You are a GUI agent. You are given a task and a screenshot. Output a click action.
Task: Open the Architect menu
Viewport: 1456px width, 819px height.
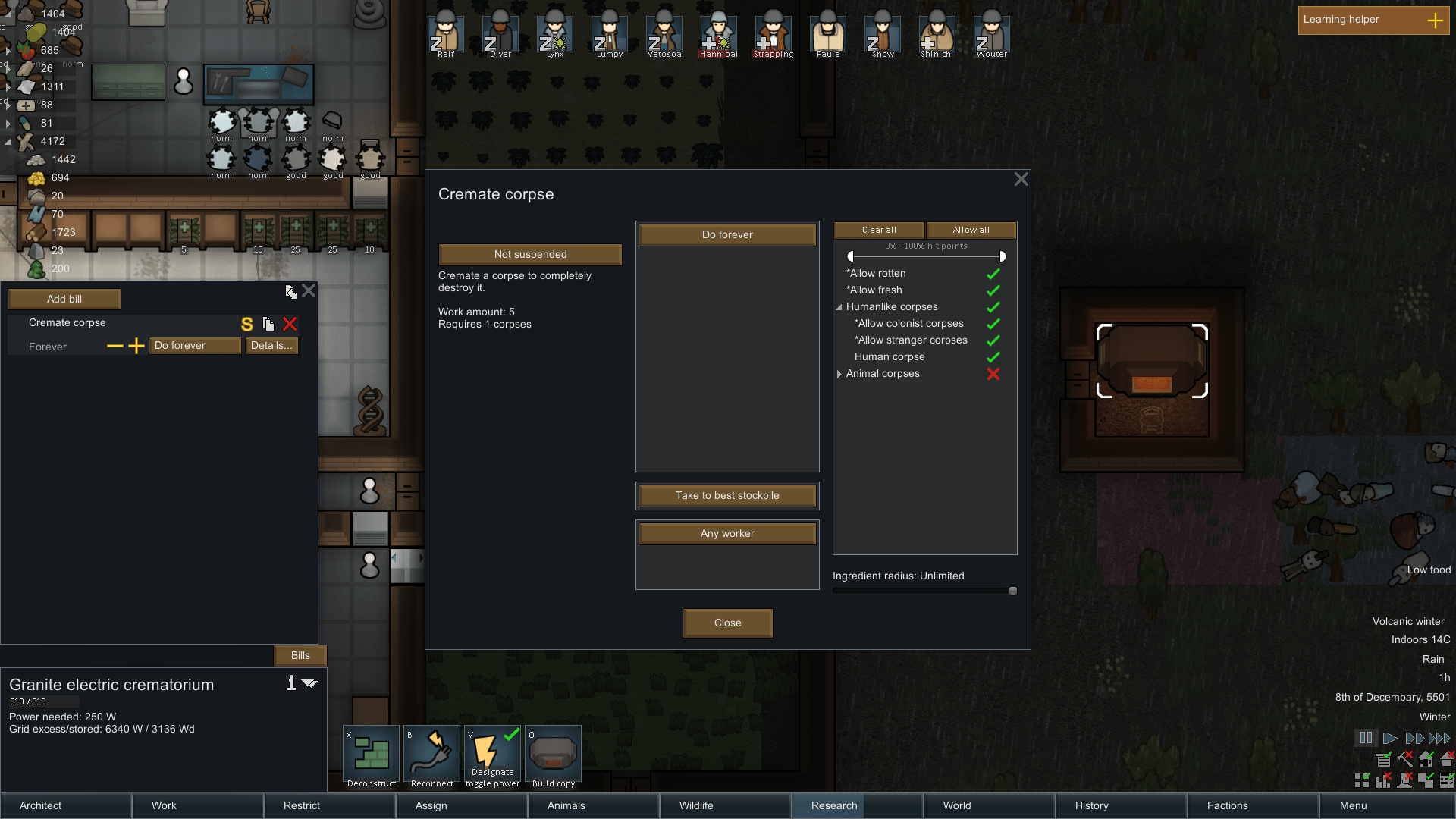click(x=40, y=805)
